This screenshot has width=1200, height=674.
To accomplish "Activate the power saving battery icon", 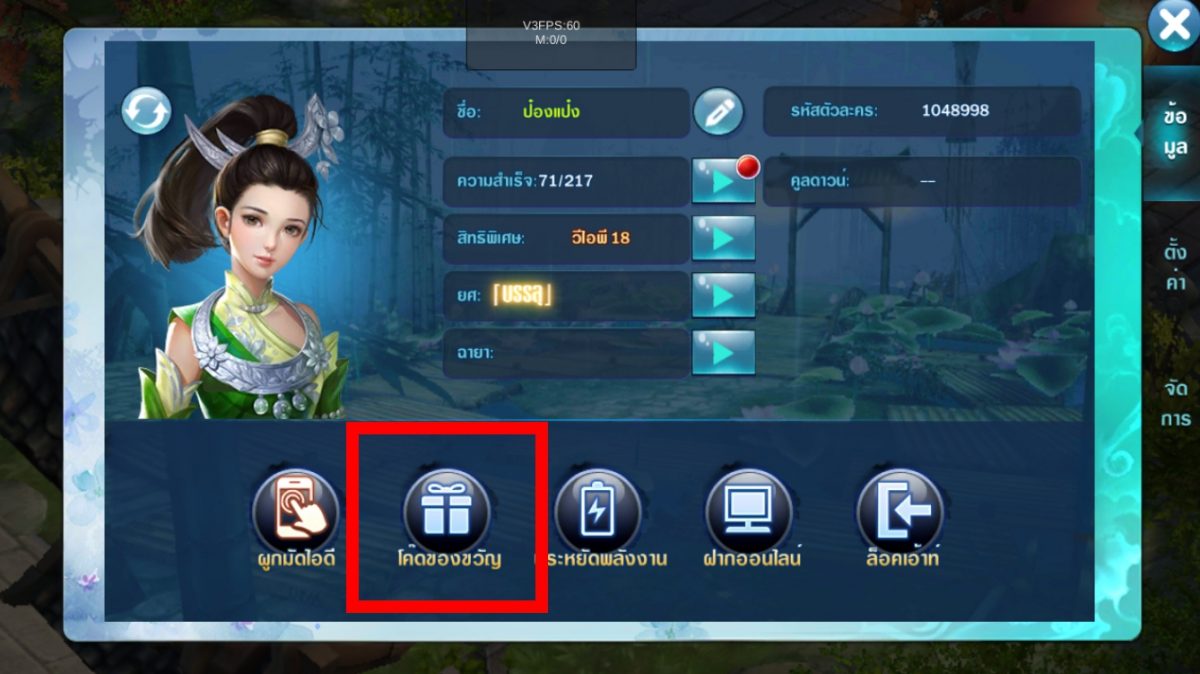I will (597, 512).
